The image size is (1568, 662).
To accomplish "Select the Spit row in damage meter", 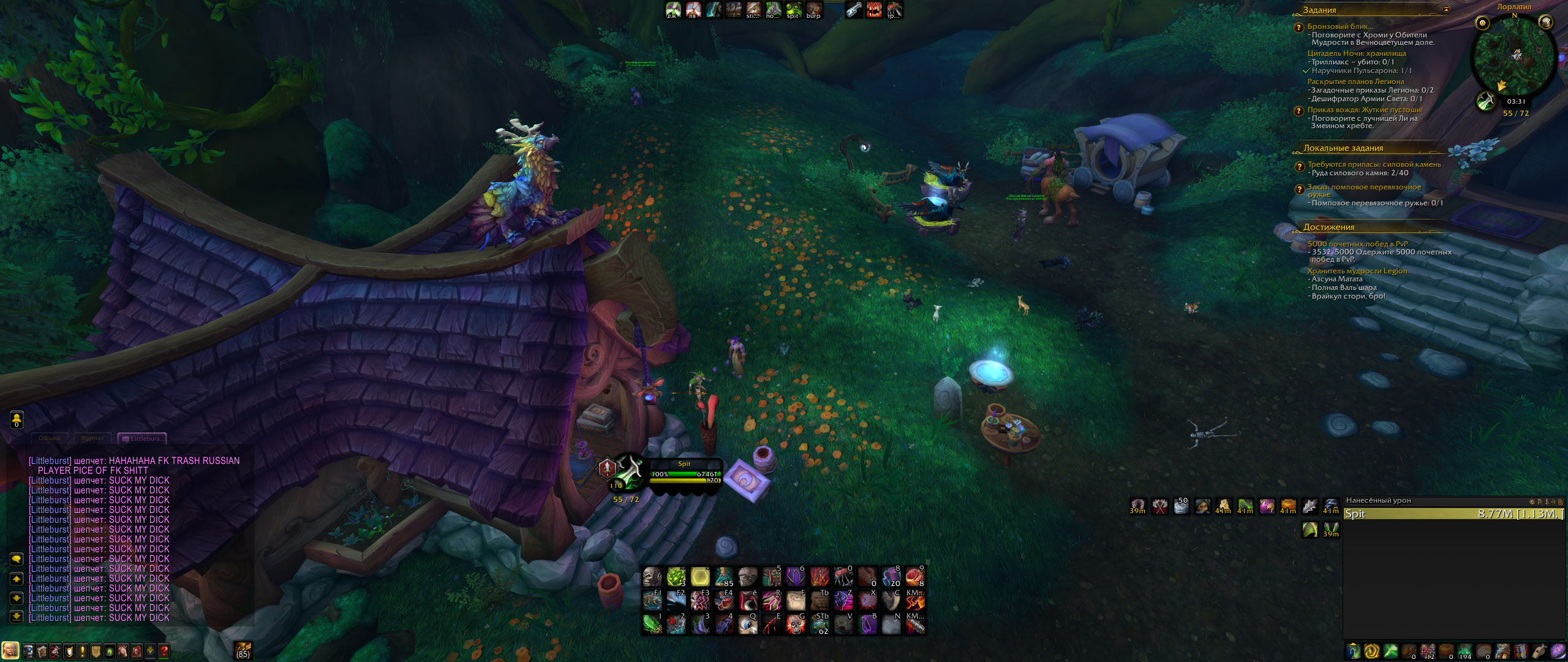I will coord(1453,514).
